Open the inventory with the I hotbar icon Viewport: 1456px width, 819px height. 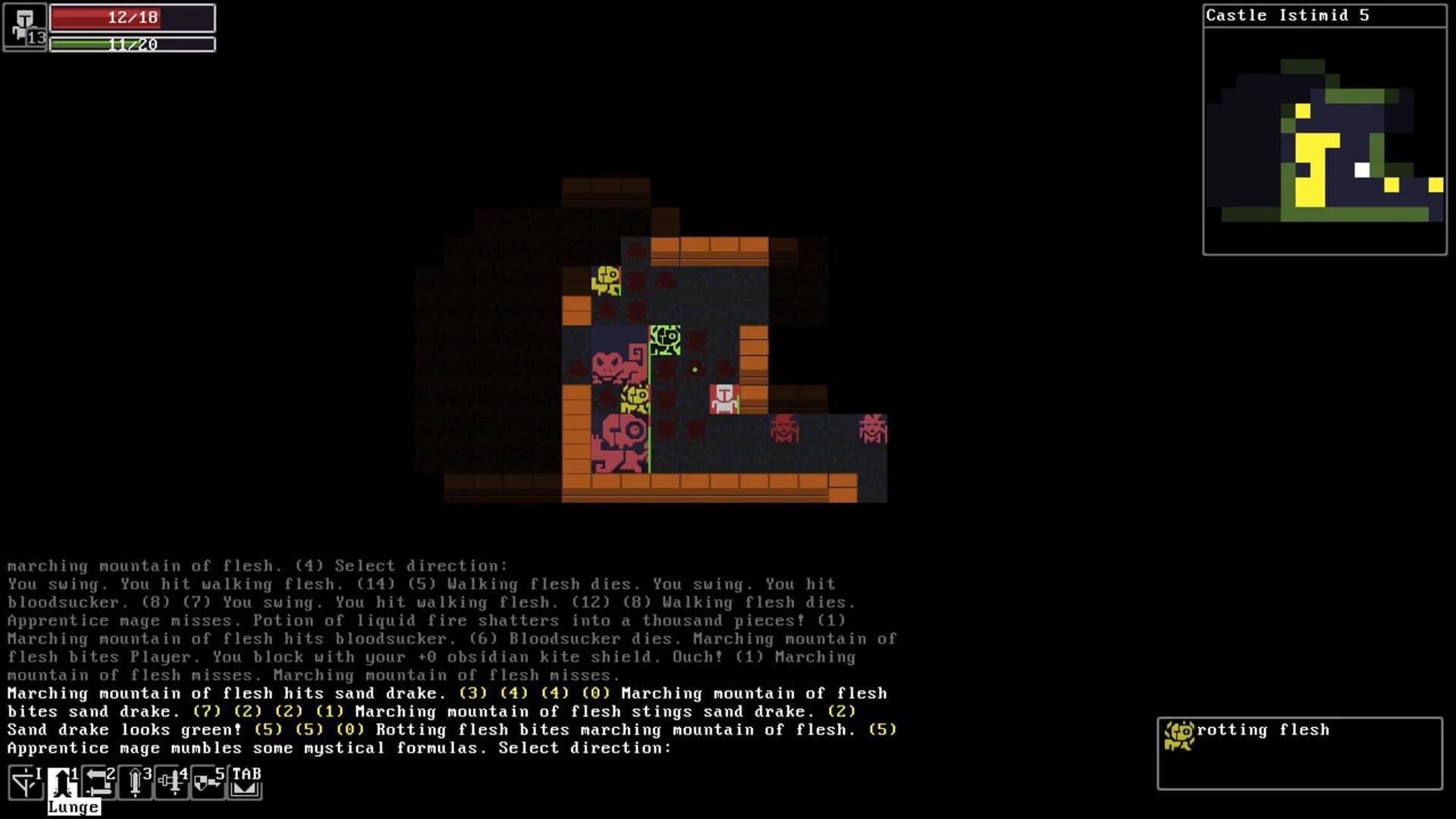25,782
